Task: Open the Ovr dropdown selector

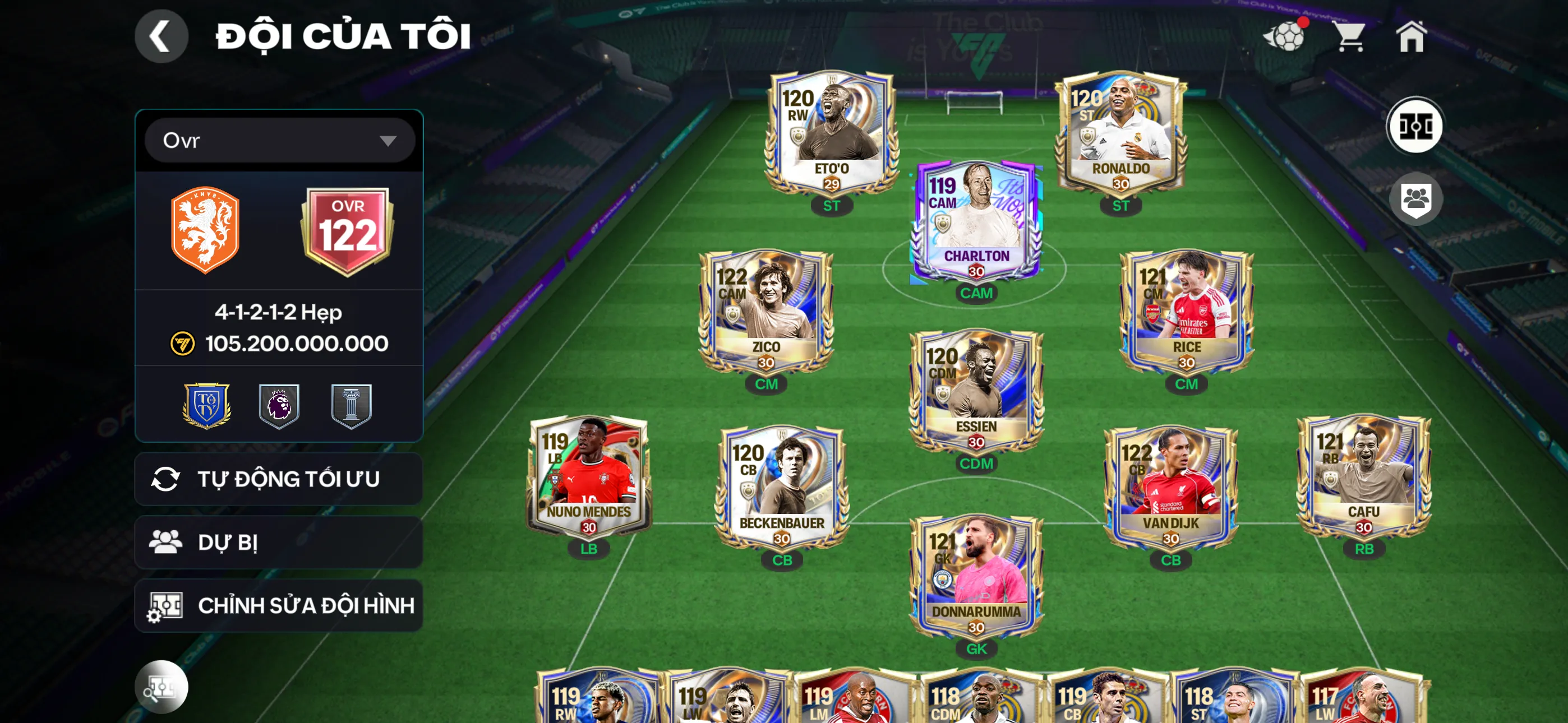Action: [279, 141]
